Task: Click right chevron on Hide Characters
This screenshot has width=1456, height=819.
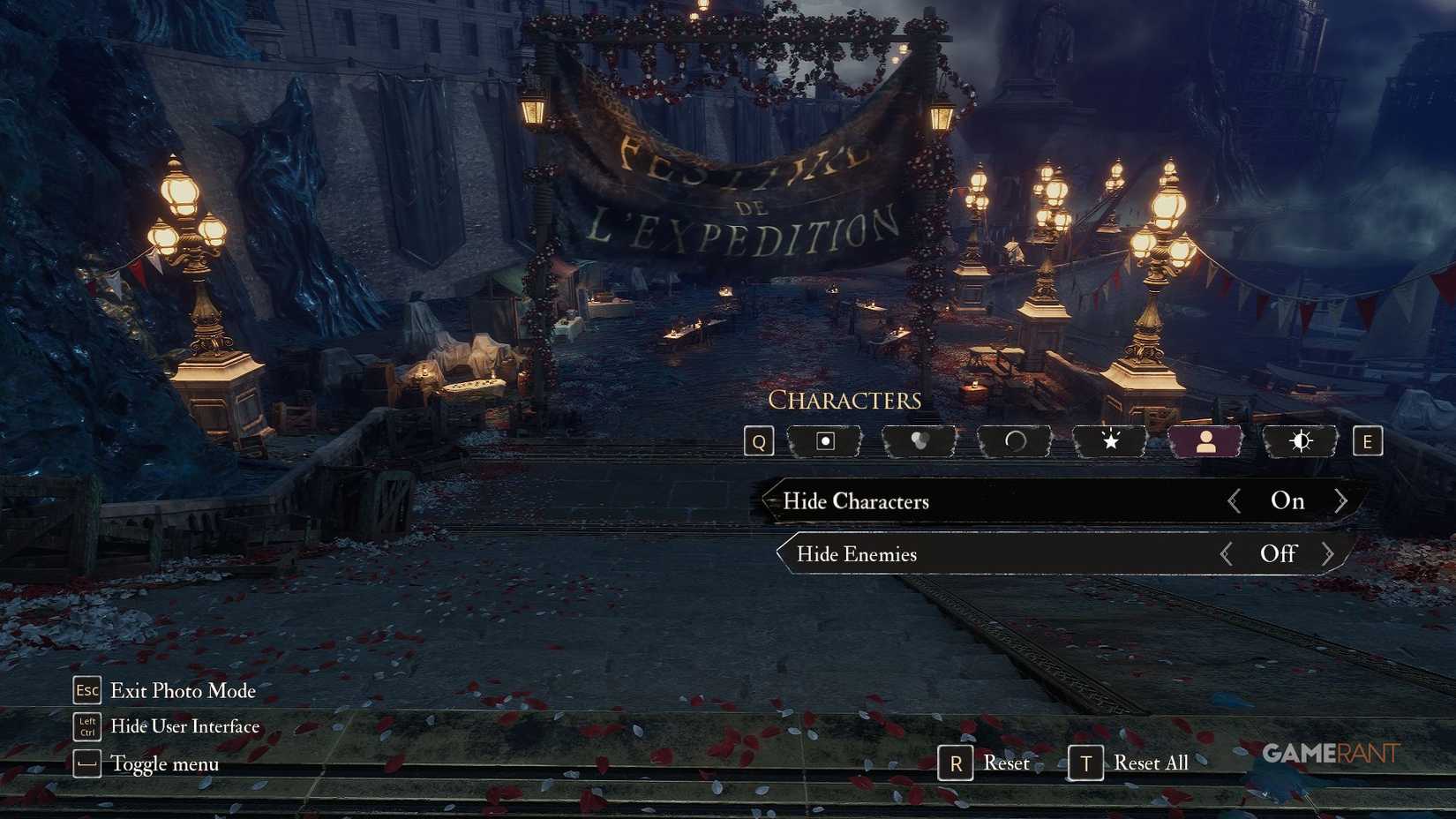Action: pos(1342,500)
